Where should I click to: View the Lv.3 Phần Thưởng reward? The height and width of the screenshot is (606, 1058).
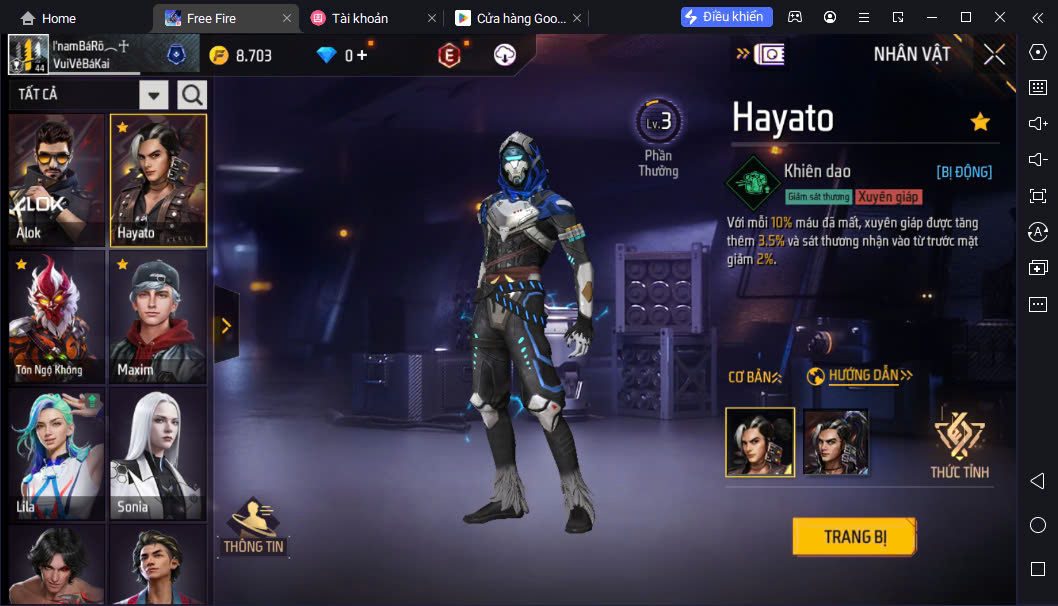[x=658, y=140]
